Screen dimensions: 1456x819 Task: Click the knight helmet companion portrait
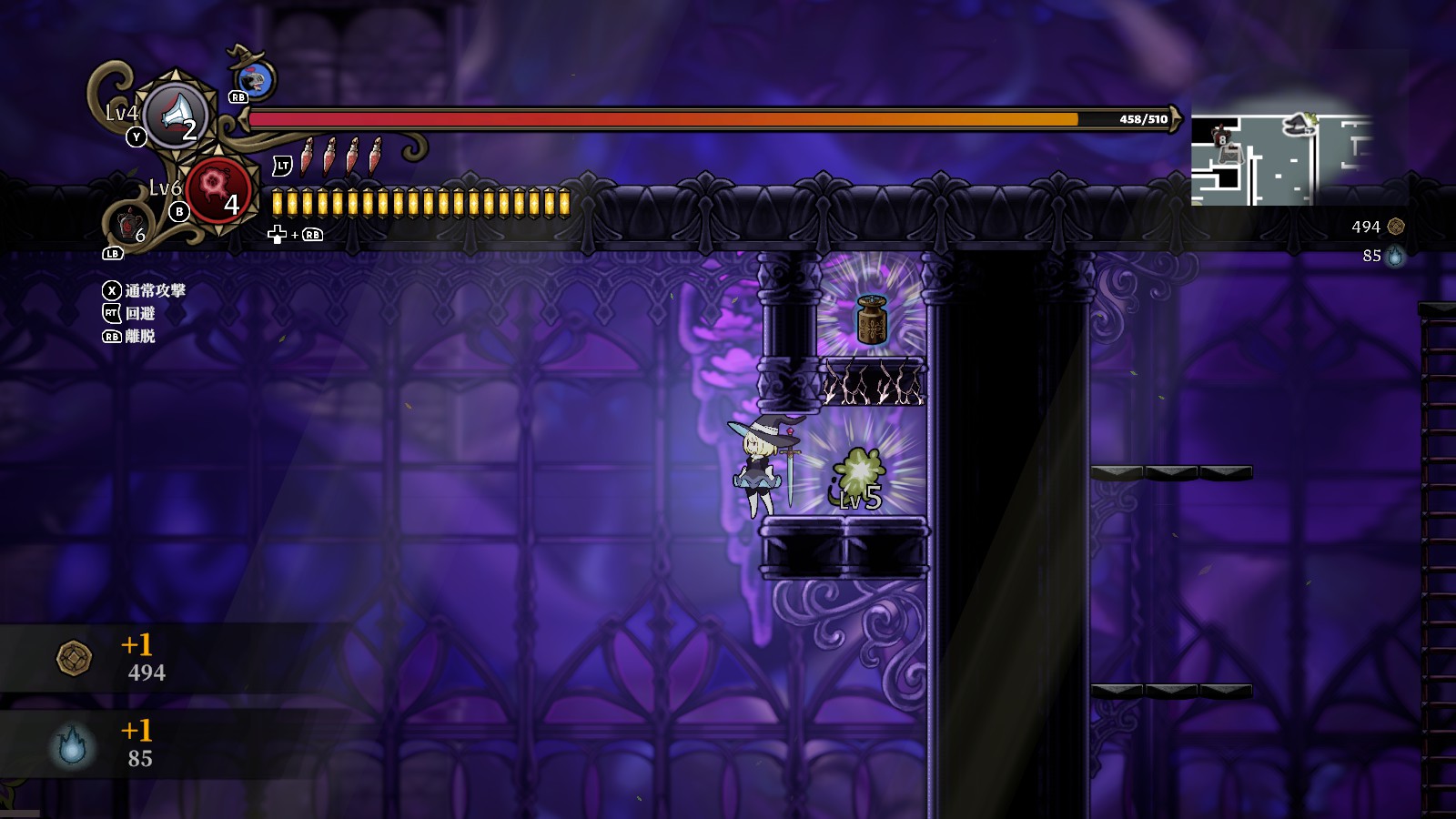258,79
